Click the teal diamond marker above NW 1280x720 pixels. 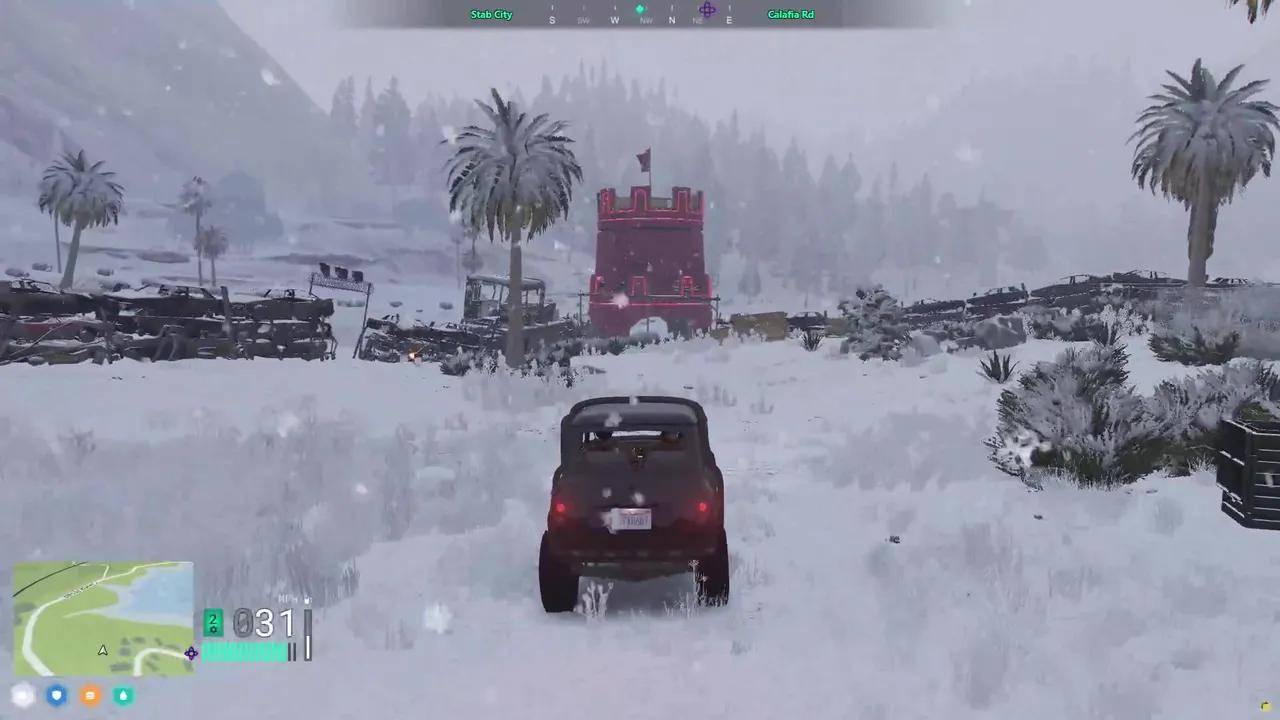click(x=640, y=7)
